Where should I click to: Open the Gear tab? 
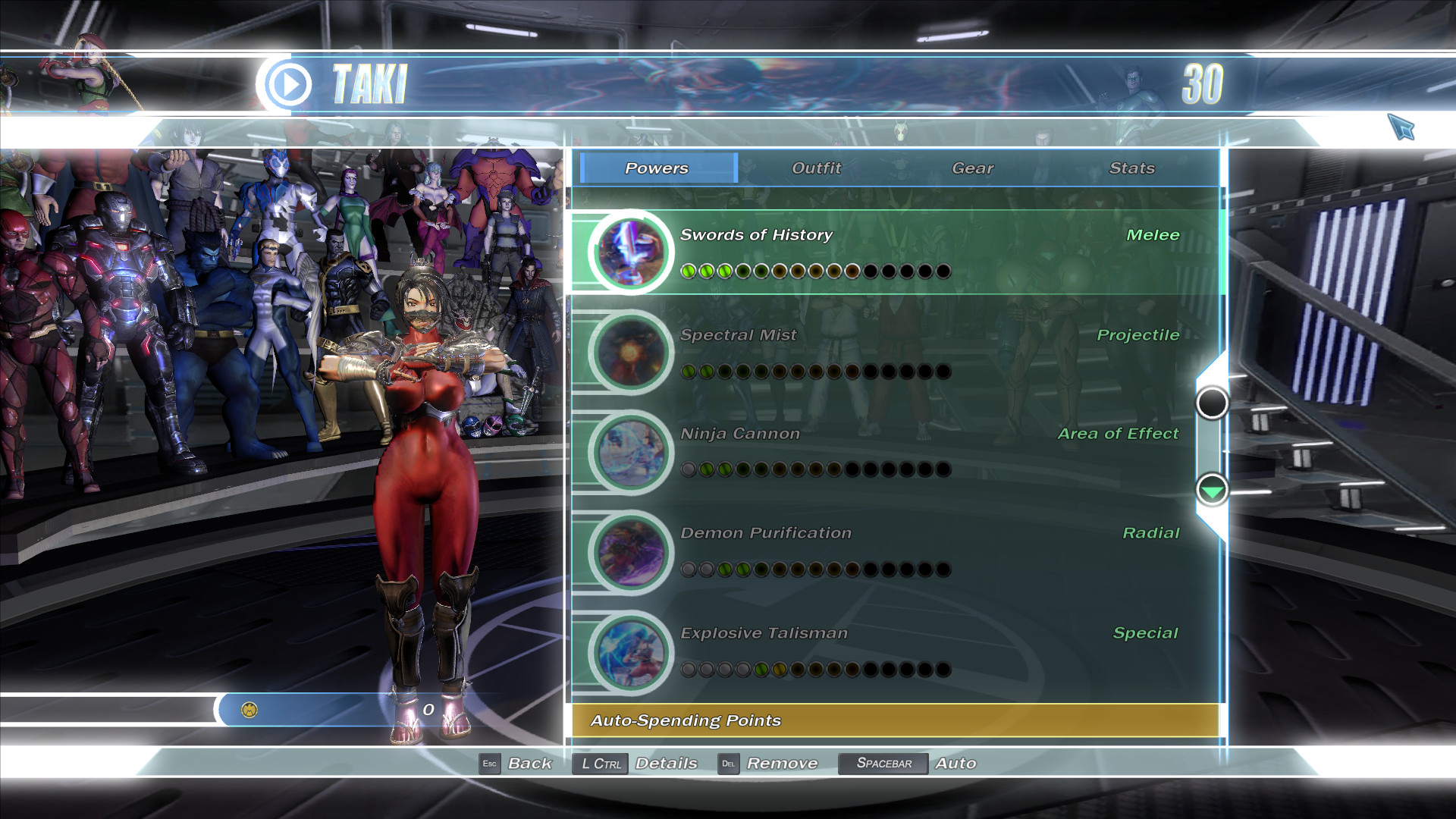pos(974,168)
